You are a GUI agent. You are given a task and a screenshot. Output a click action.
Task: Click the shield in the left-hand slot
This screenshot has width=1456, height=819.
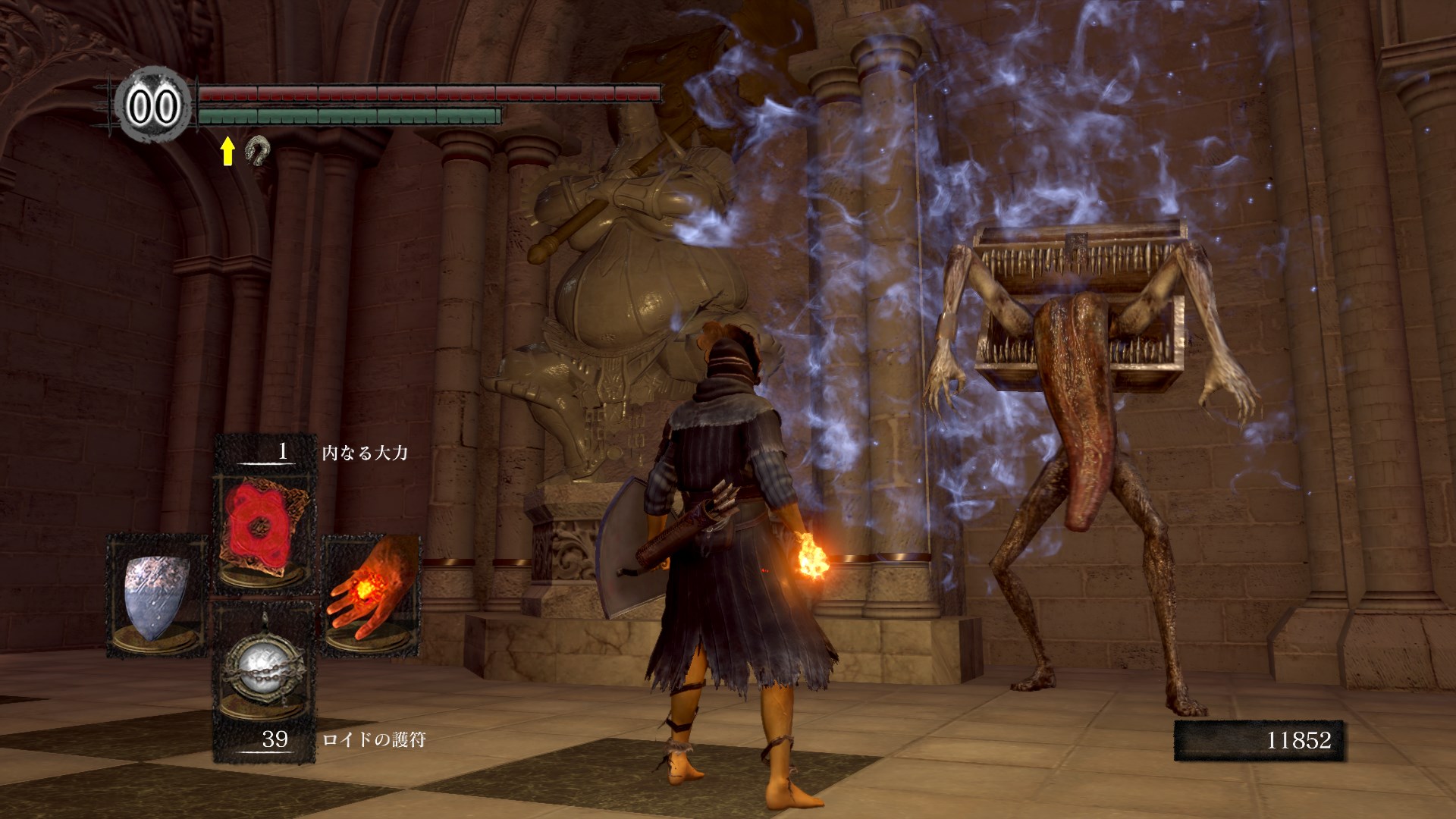[157, 596]
